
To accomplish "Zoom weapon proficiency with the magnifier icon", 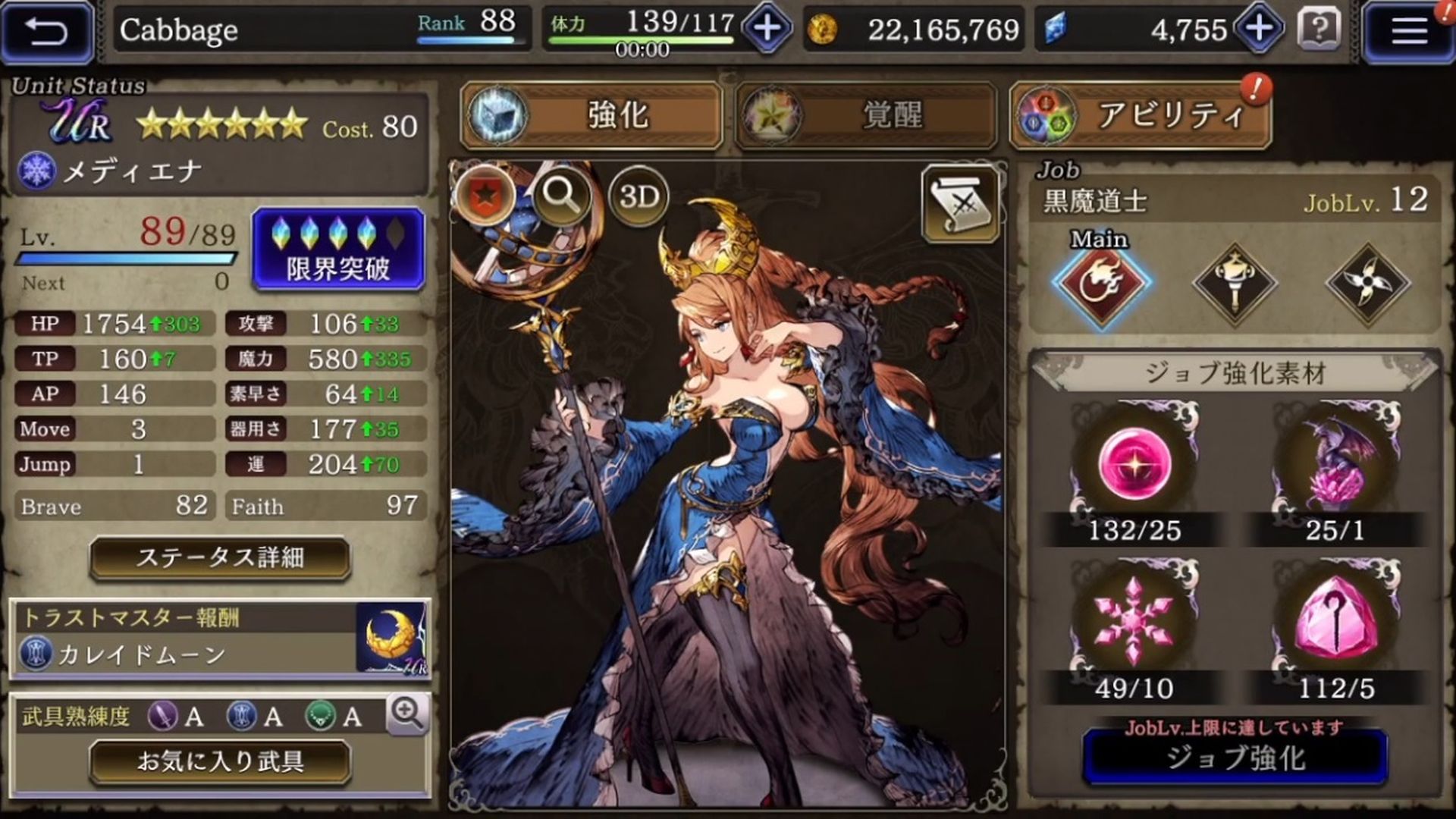I will [407, 714].
